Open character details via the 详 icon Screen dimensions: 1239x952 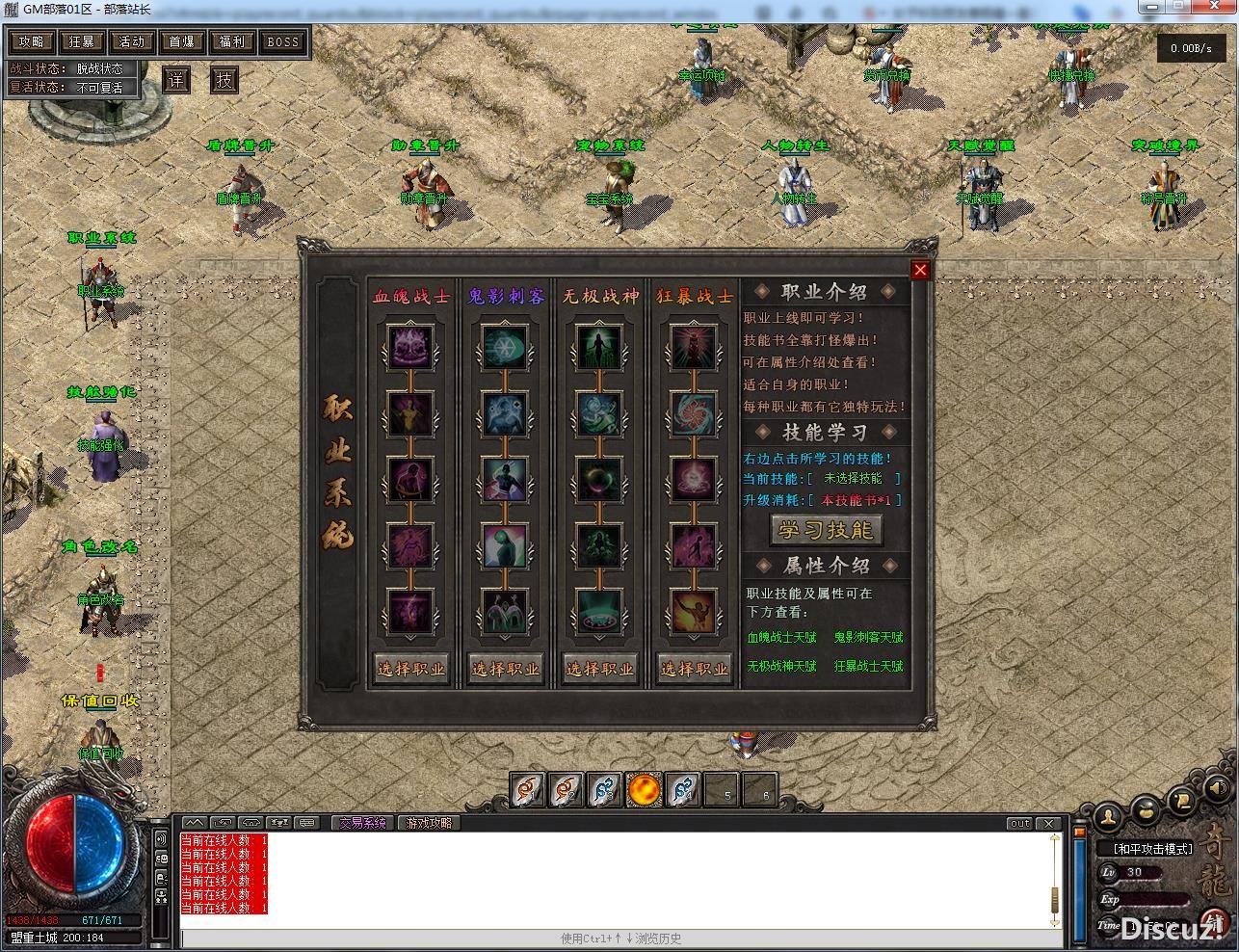(x=175, y=80)
